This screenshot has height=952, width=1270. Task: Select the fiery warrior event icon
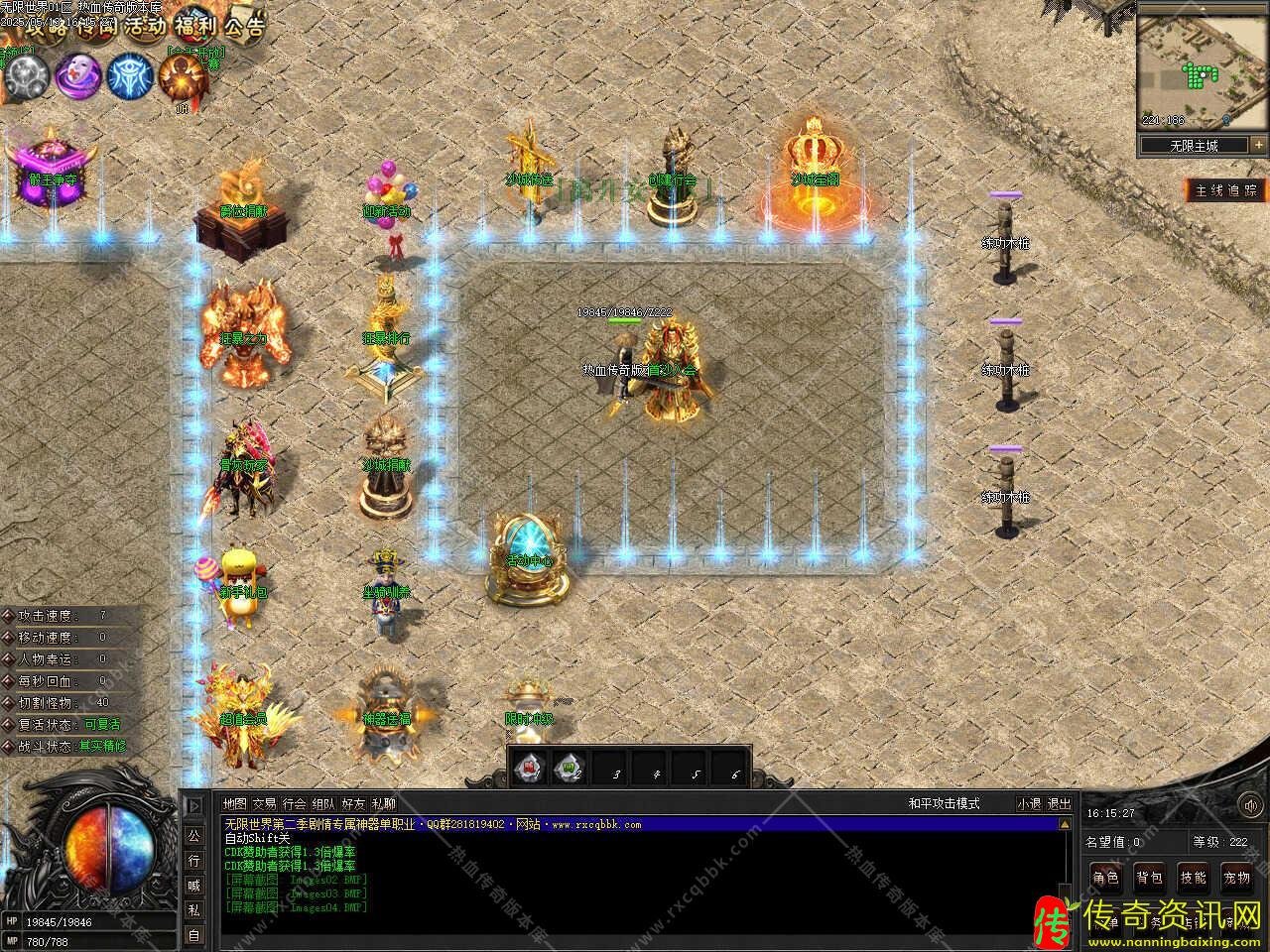(x=183, y=75)
